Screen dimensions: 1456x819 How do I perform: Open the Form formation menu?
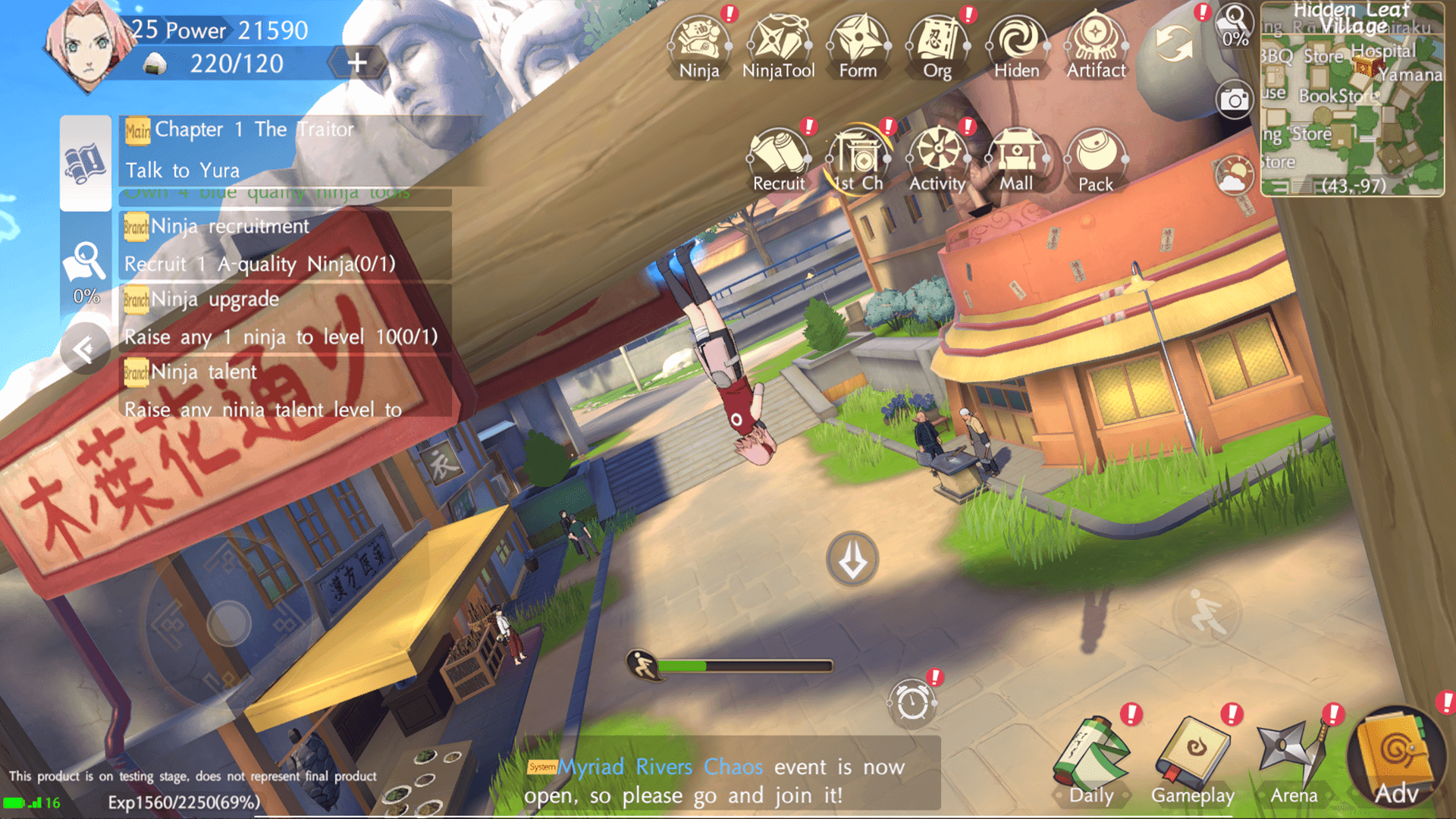point(858,45)
